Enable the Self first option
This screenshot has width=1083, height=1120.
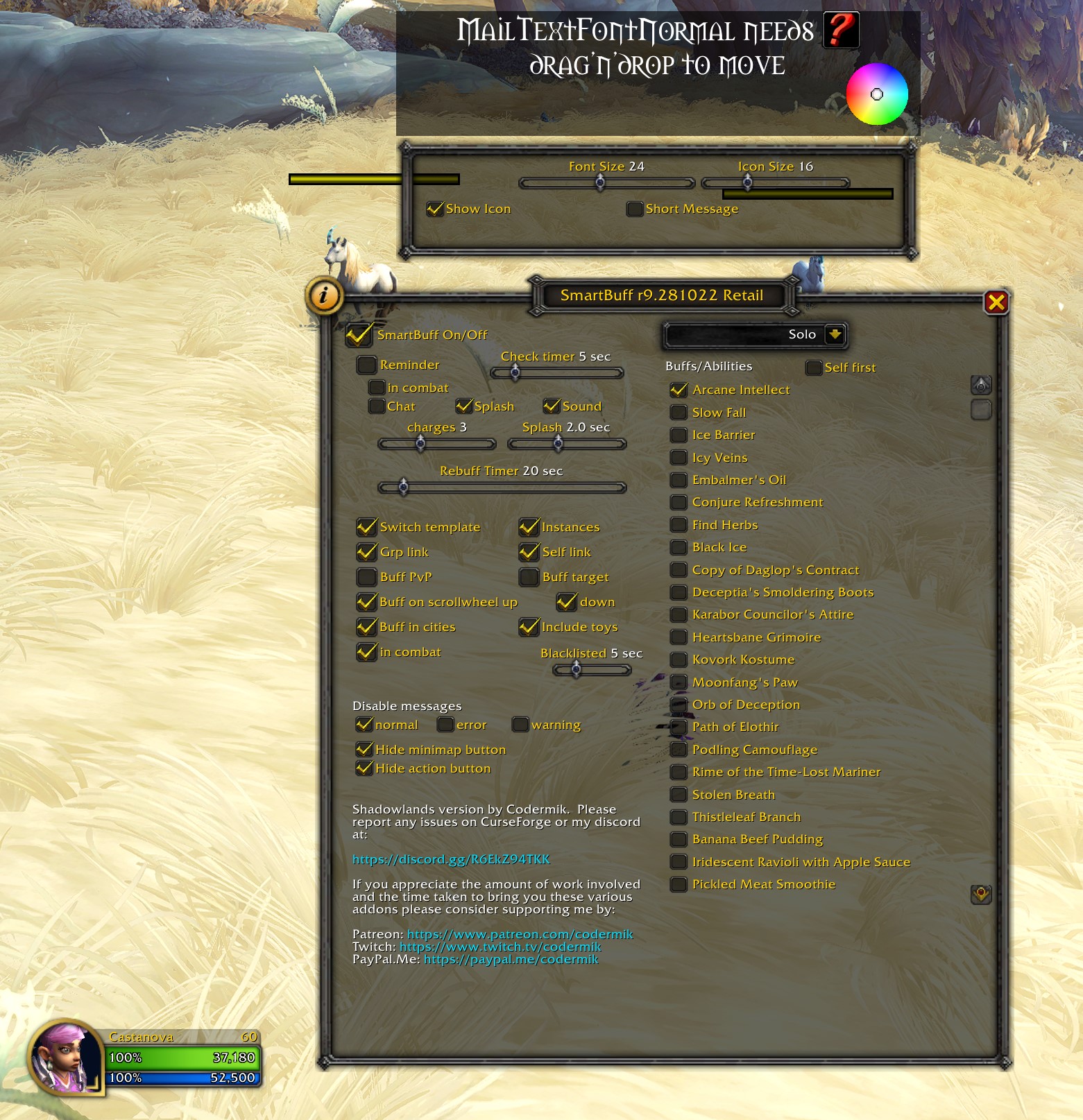click(x=813, y=368)
